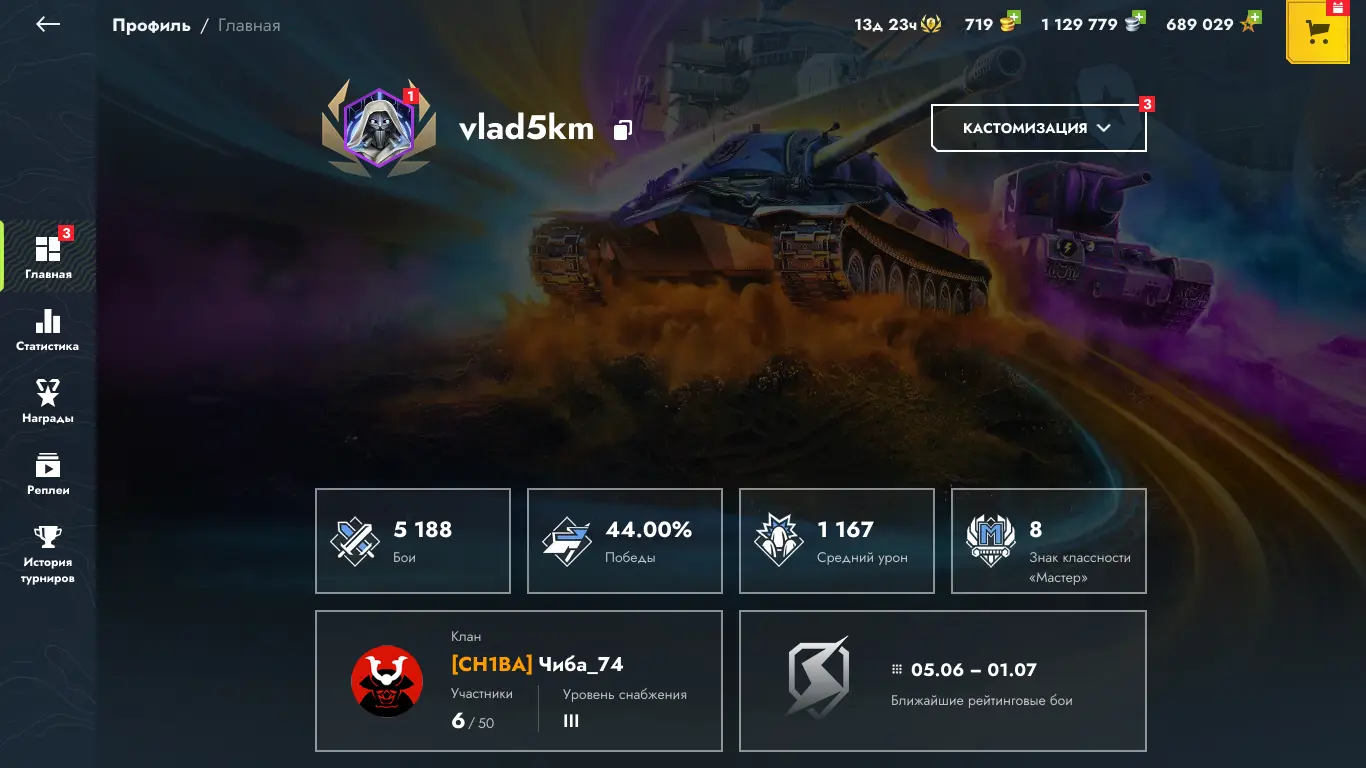This screenshot has width=1366, height=768.
Task: Switch to the Награды tab
Action: click(x=48, y=402)
